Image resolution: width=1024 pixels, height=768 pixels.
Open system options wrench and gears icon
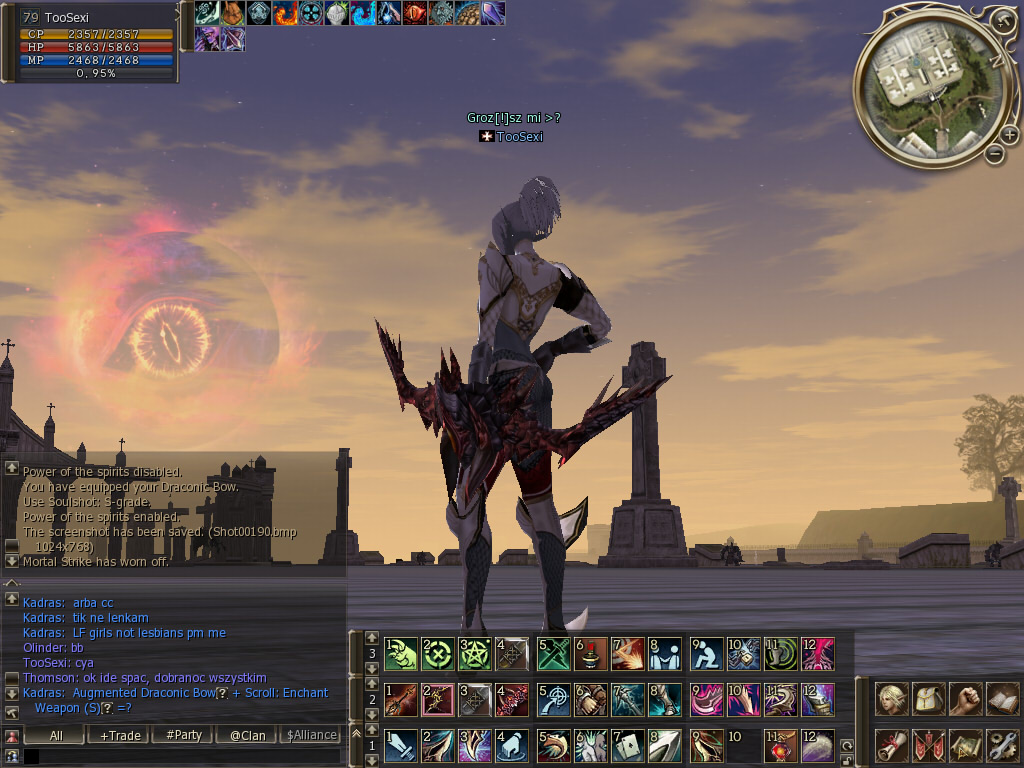point(1001,745)
